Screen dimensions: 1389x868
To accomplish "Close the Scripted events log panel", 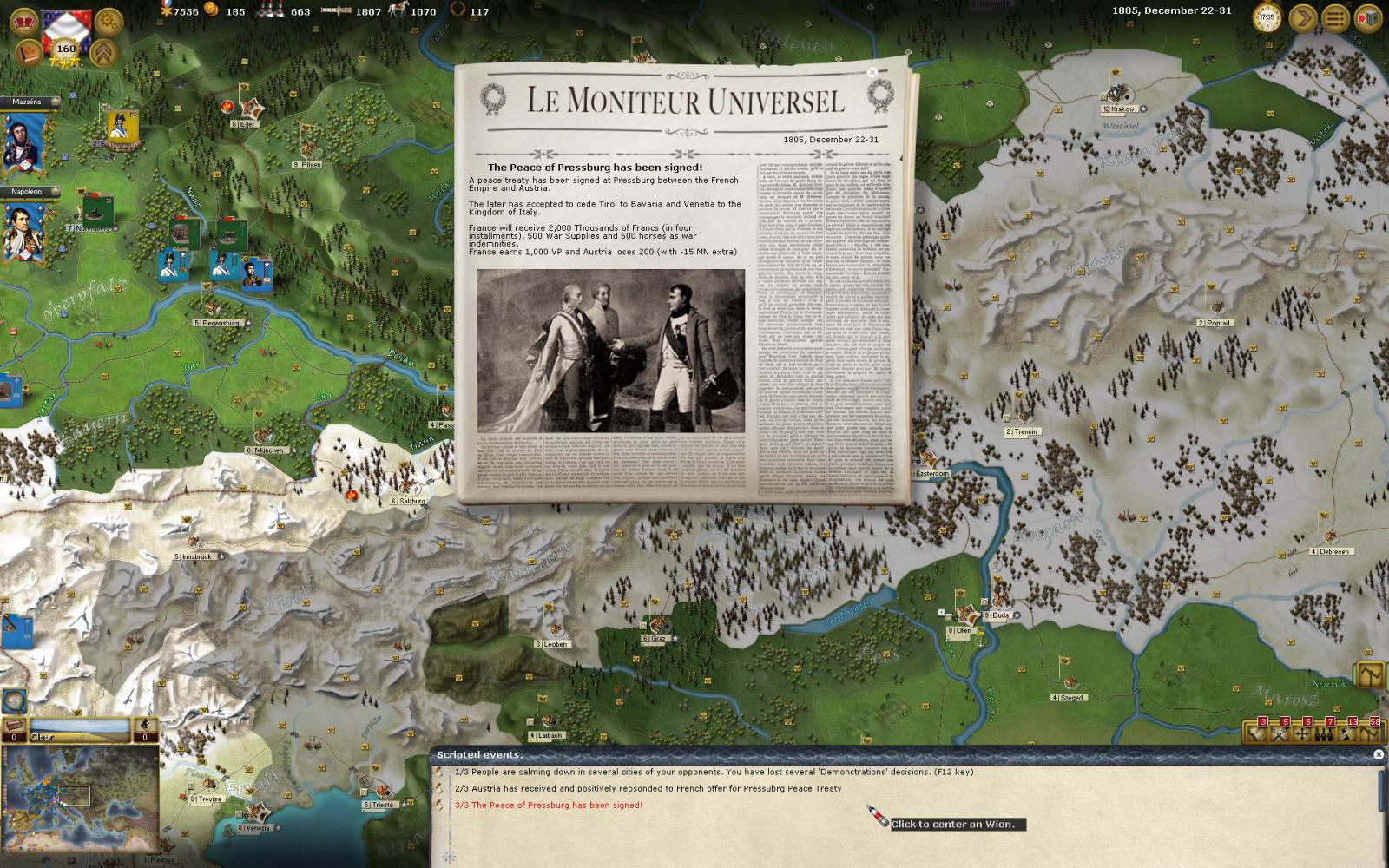I will coord(1378,754).
